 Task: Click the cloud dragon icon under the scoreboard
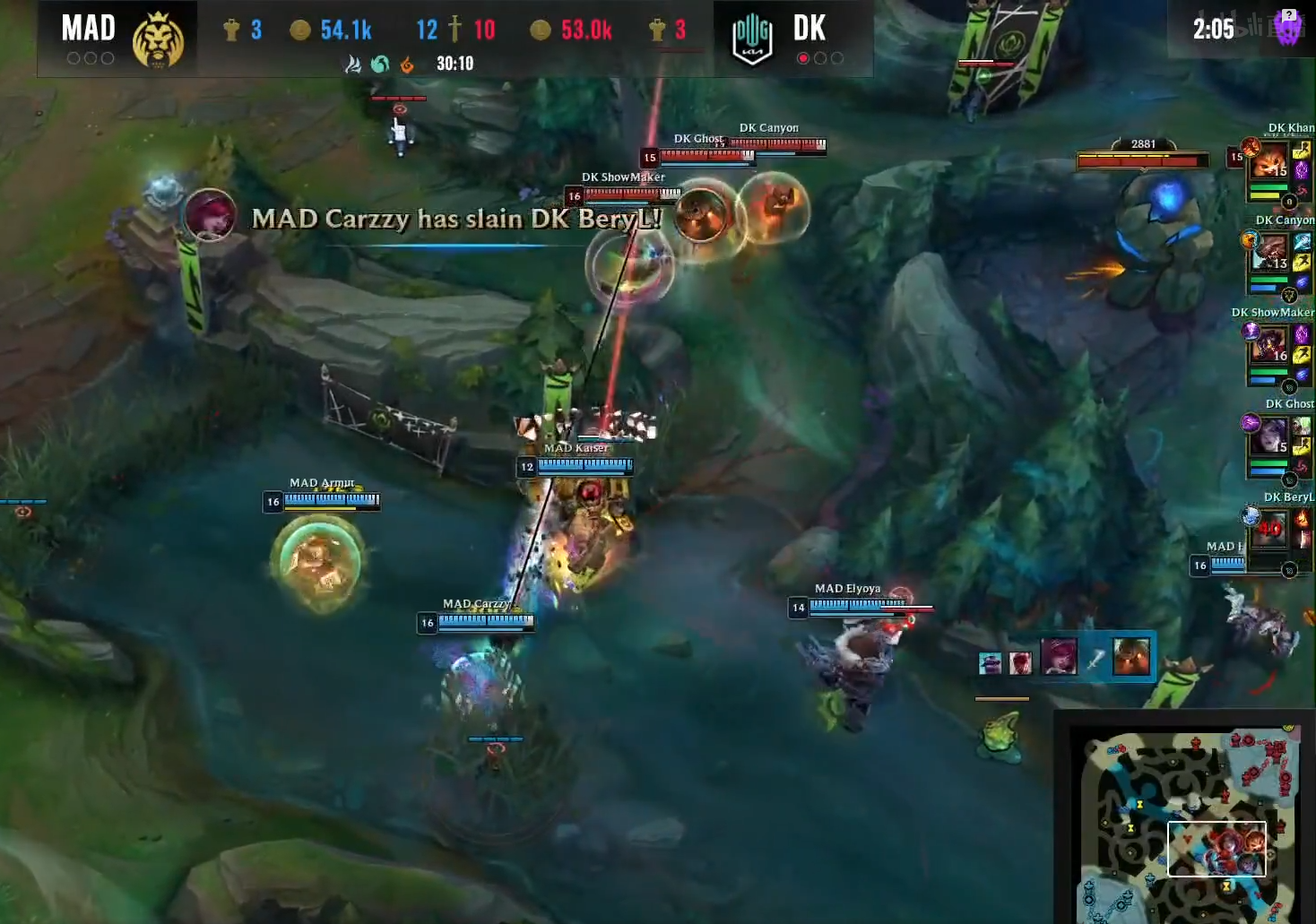click(353, 65)
